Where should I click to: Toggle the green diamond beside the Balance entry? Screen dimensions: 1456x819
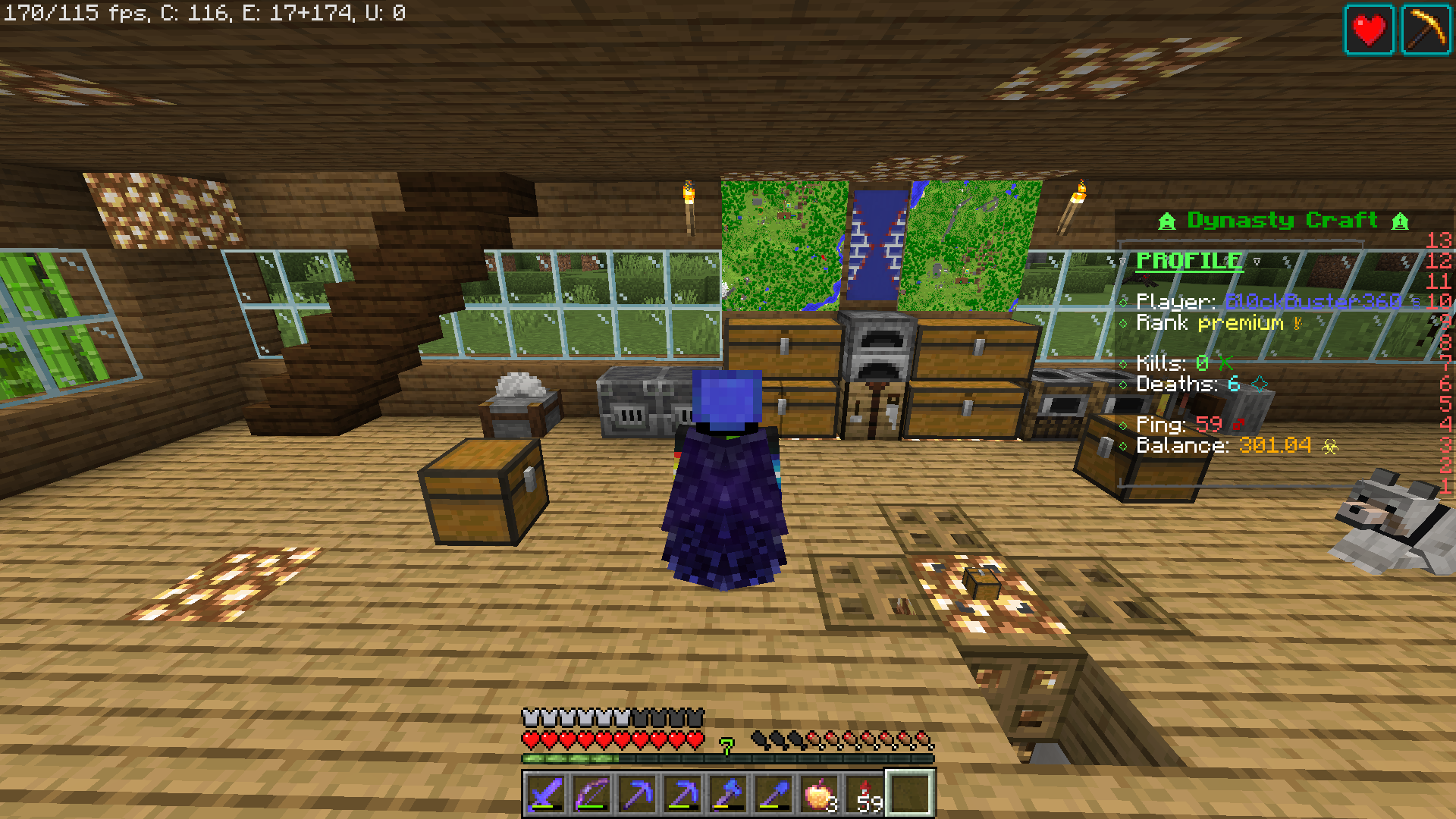click(1125, 446)
